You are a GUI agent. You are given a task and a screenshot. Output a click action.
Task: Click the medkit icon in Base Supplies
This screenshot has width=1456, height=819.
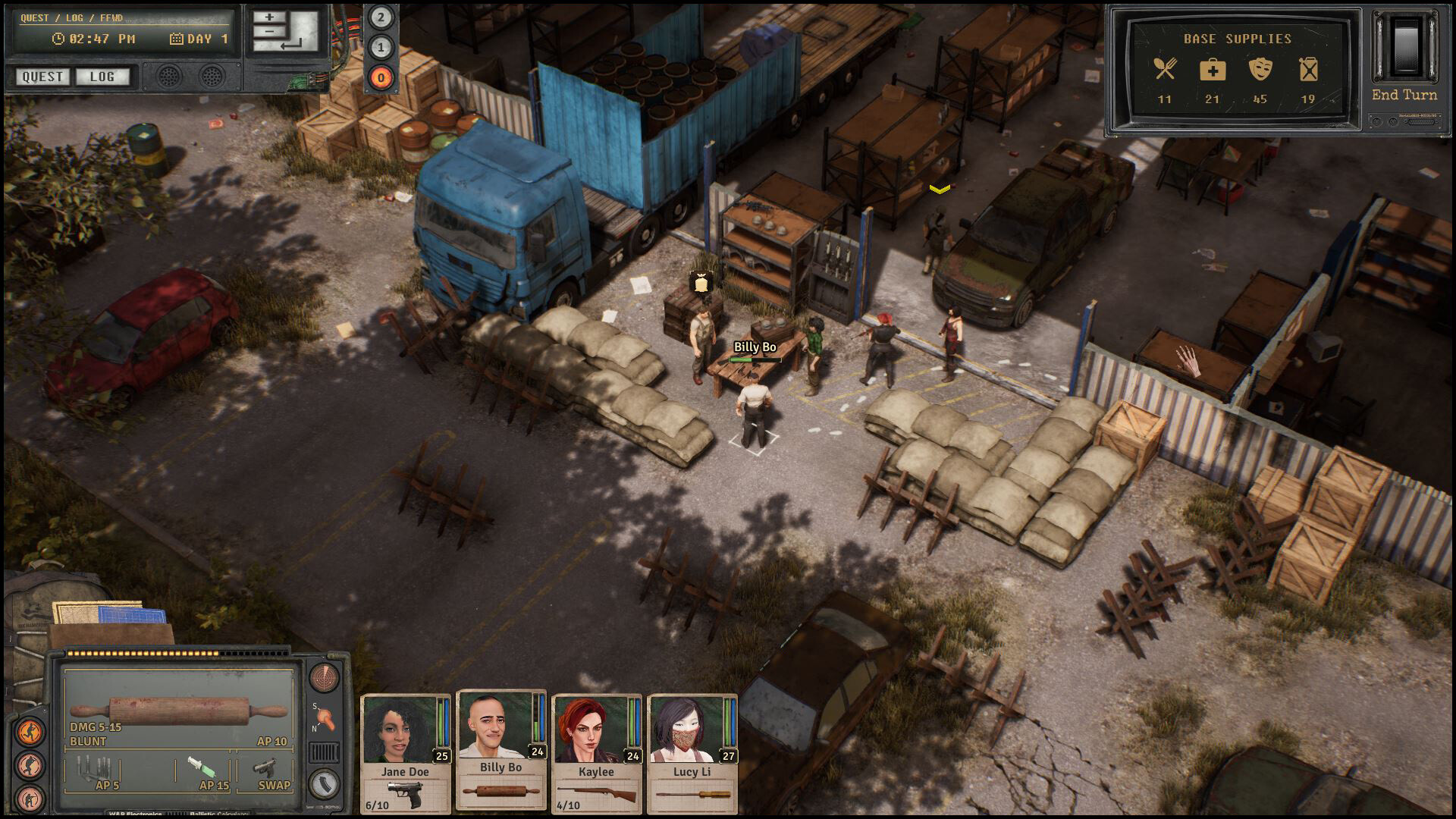click(1214, 70)
